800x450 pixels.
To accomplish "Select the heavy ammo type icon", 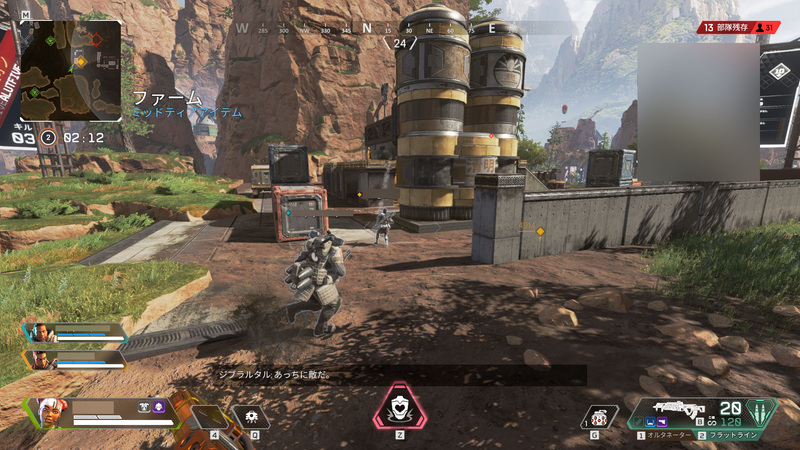I will pyautogui.click(x=762, y=412).
